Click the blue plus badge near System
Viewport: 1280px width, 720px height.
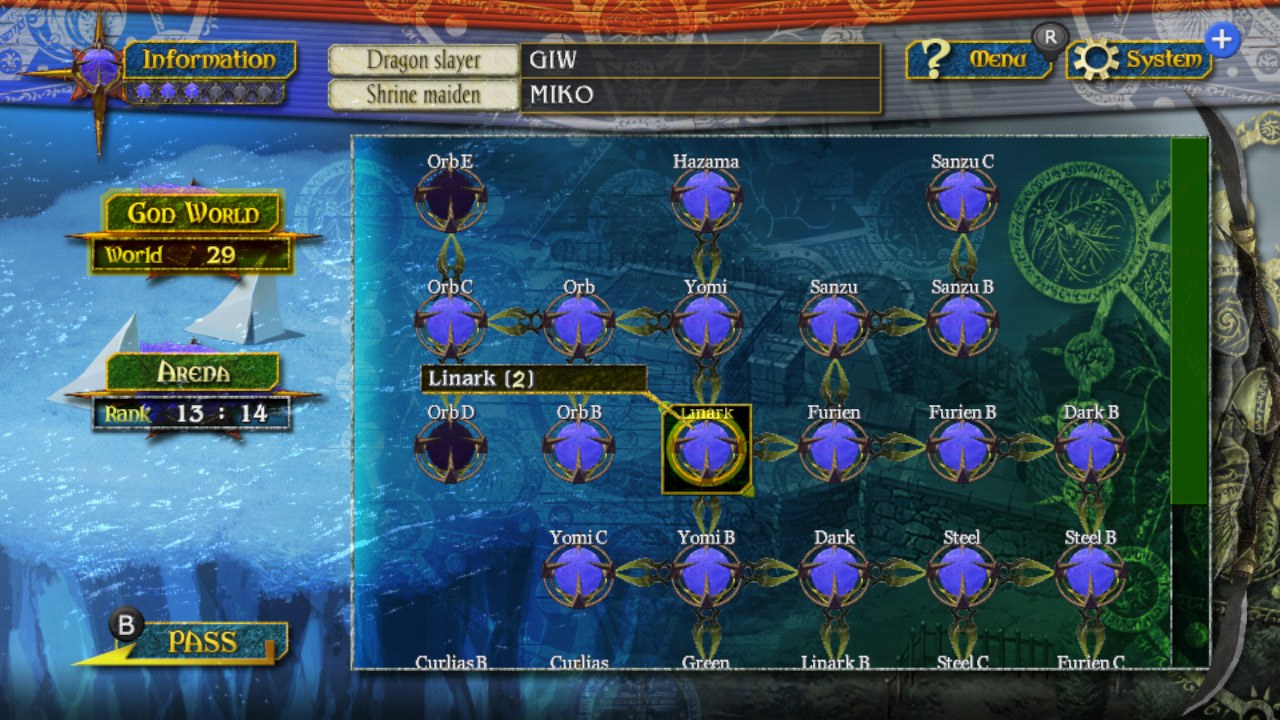tap(1222, 38)
